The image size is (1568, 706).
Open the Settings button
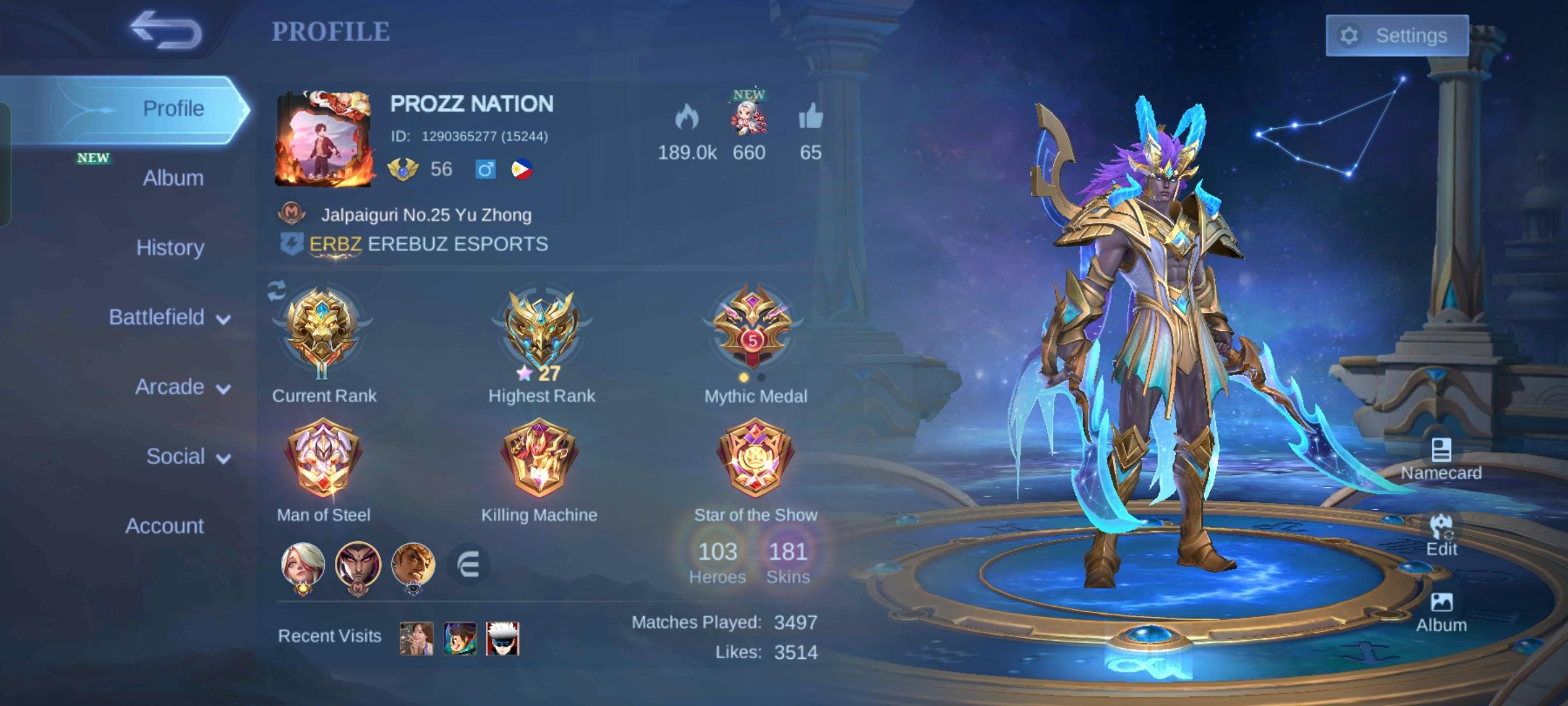(1397, 35)
